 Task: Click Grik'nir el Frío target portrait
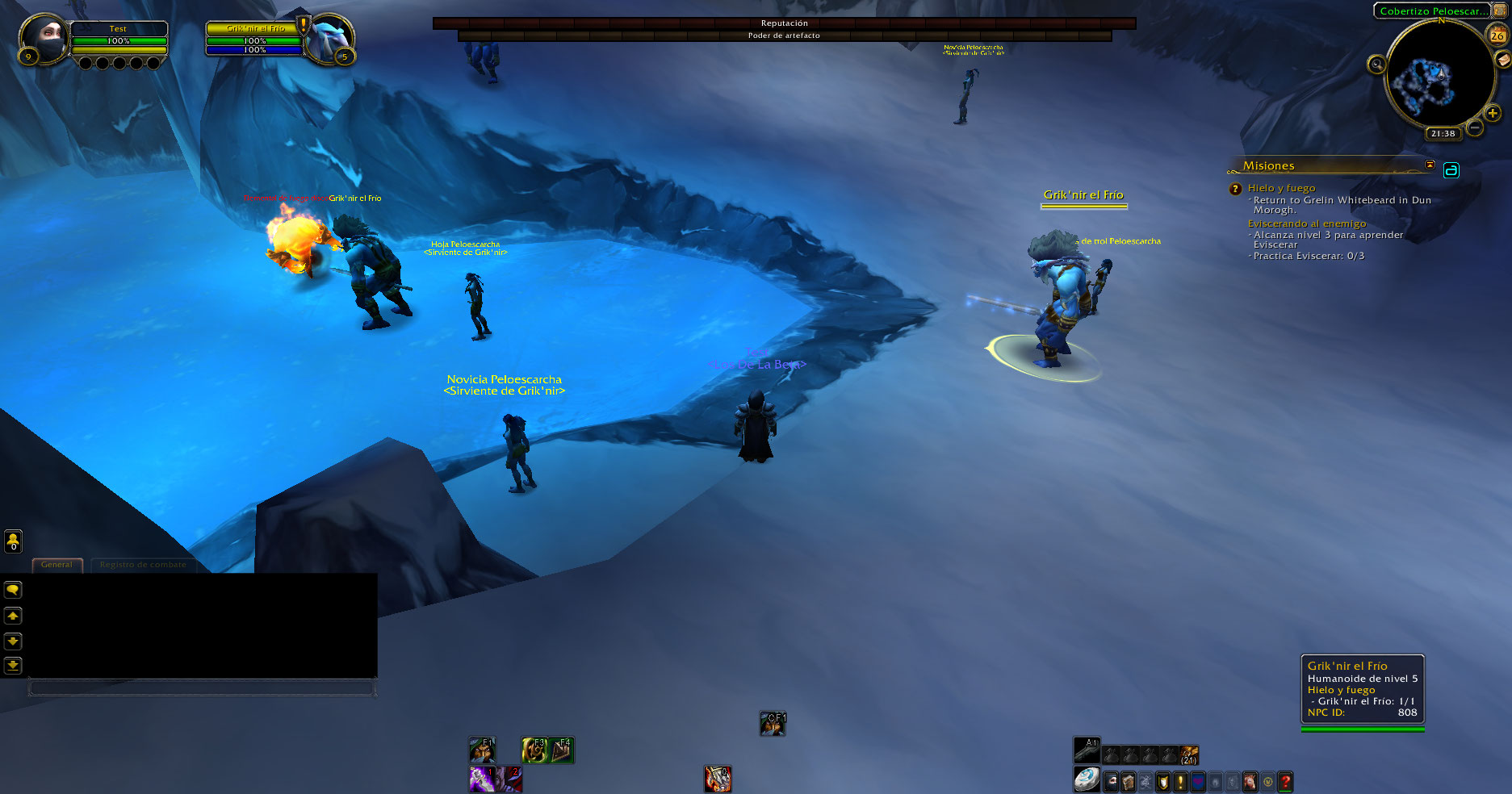click(329, 37)
